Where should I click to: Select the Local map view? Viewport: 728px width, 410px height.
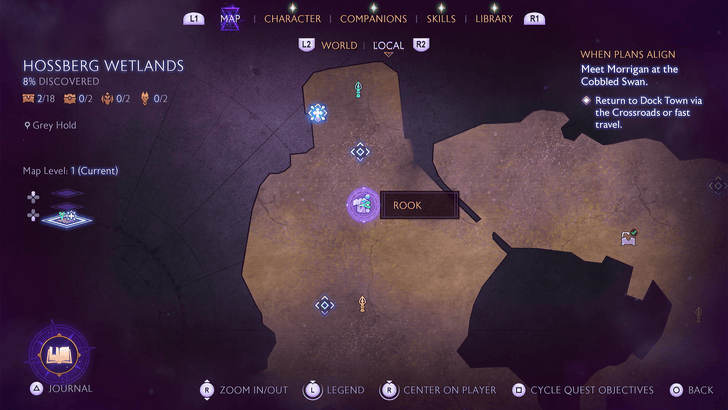click(x=388, y=45)
